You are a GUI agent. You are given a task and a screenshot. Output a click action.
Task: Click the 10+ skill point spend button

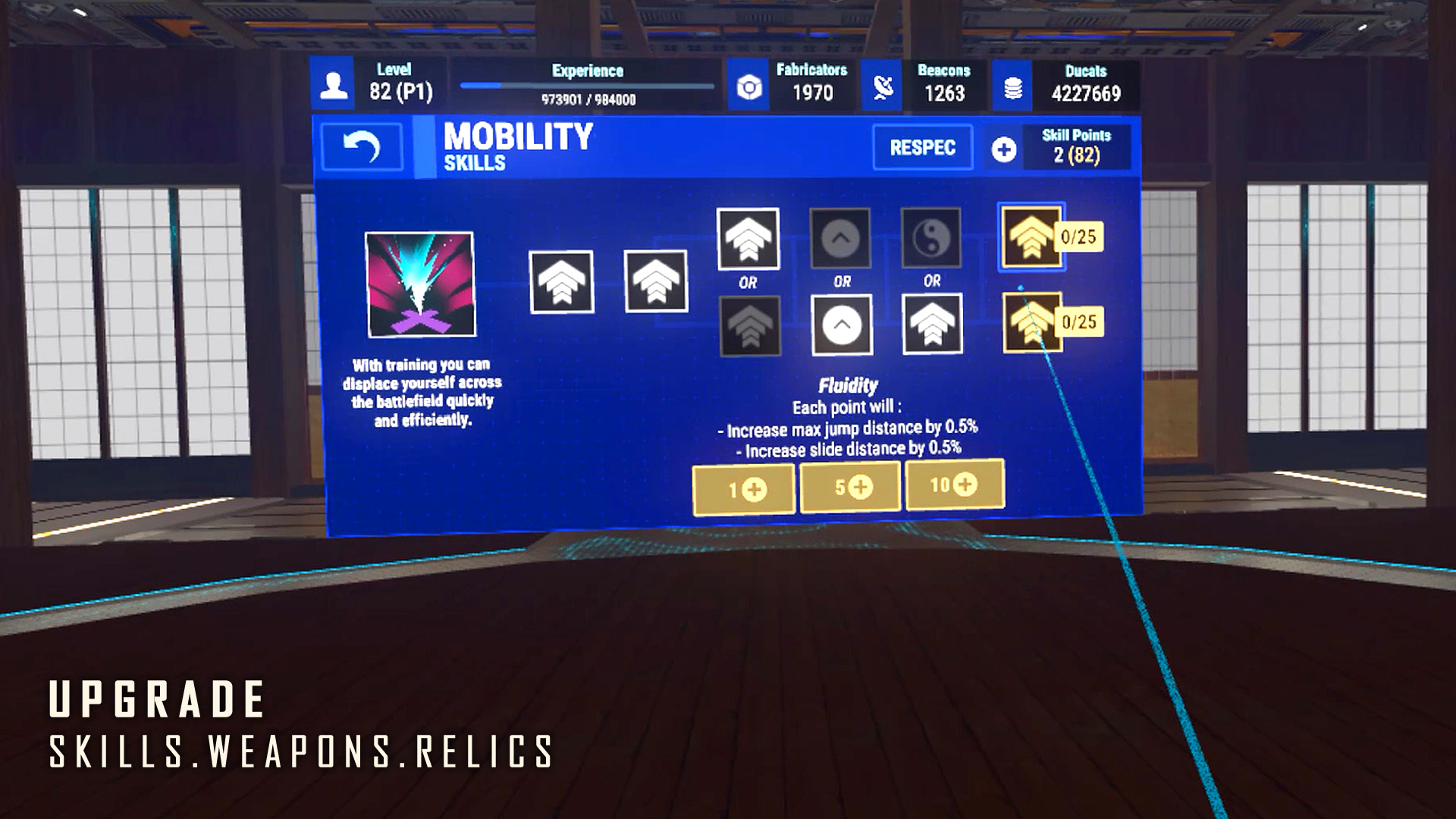[954, 486]
